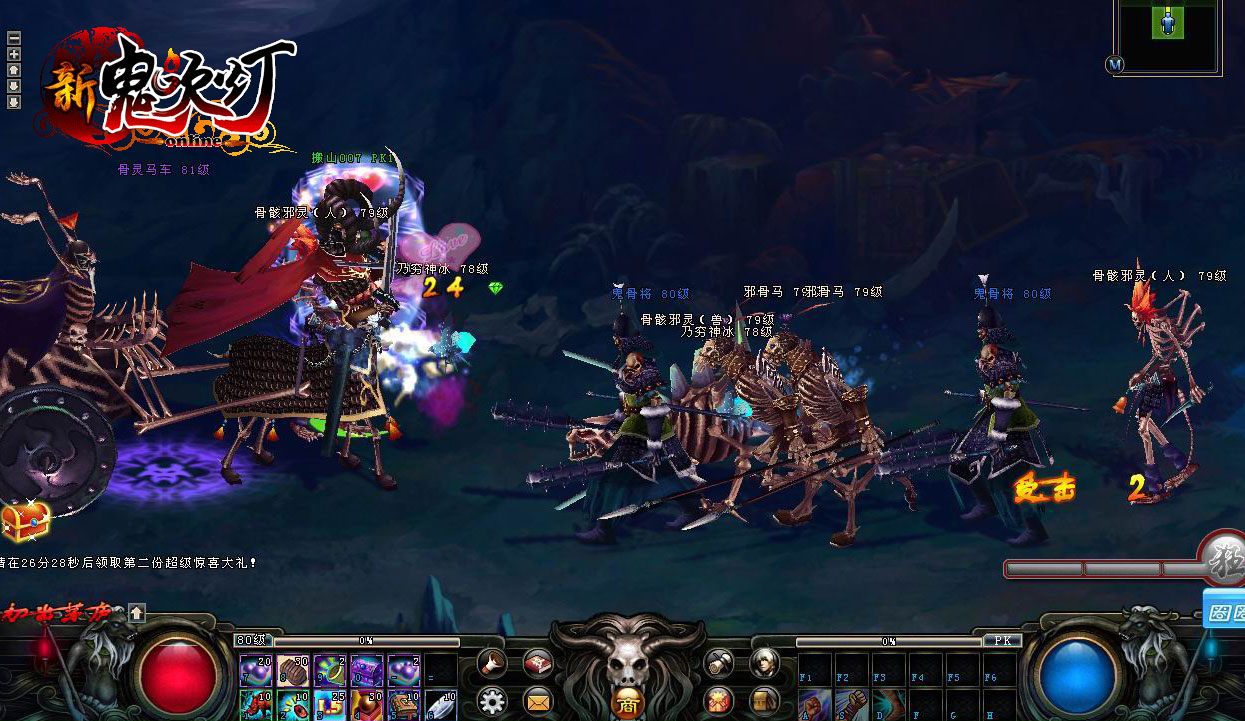Open the map with the M button
The height and width of the screenshot is (721, 1245).
pos(1115,64)
